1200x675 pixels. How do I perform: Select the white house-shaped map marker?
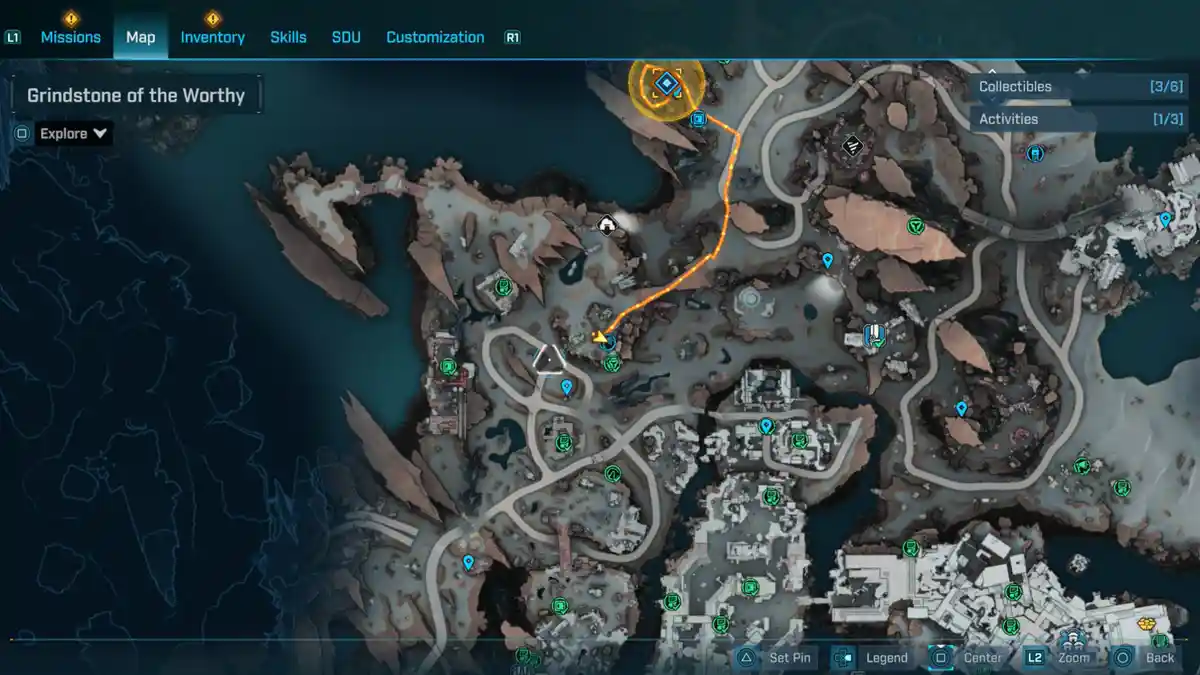(605, 225)
